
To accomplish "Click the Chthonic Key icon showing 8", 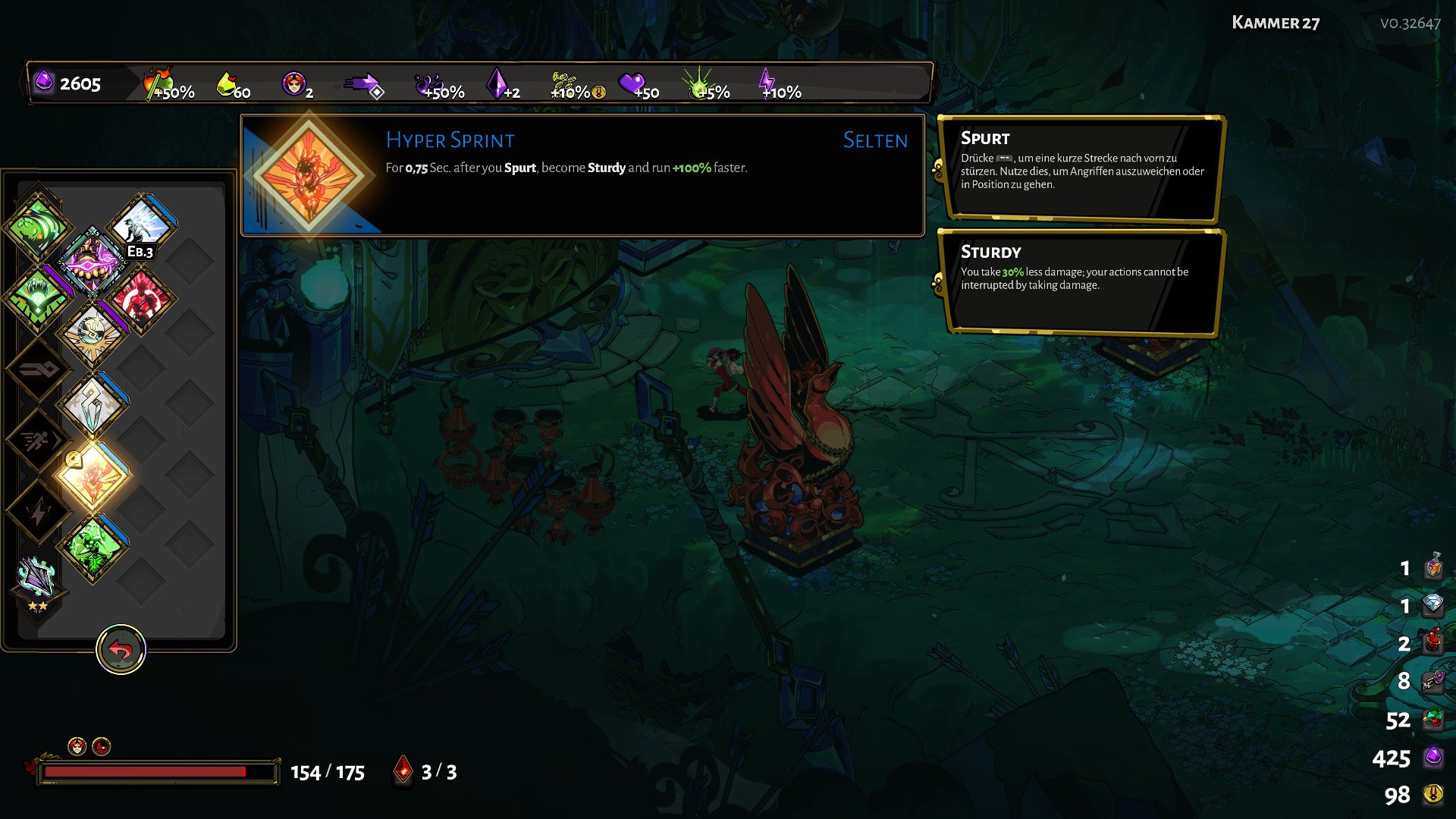I will pyautogui.click(x=1432, y=682).
